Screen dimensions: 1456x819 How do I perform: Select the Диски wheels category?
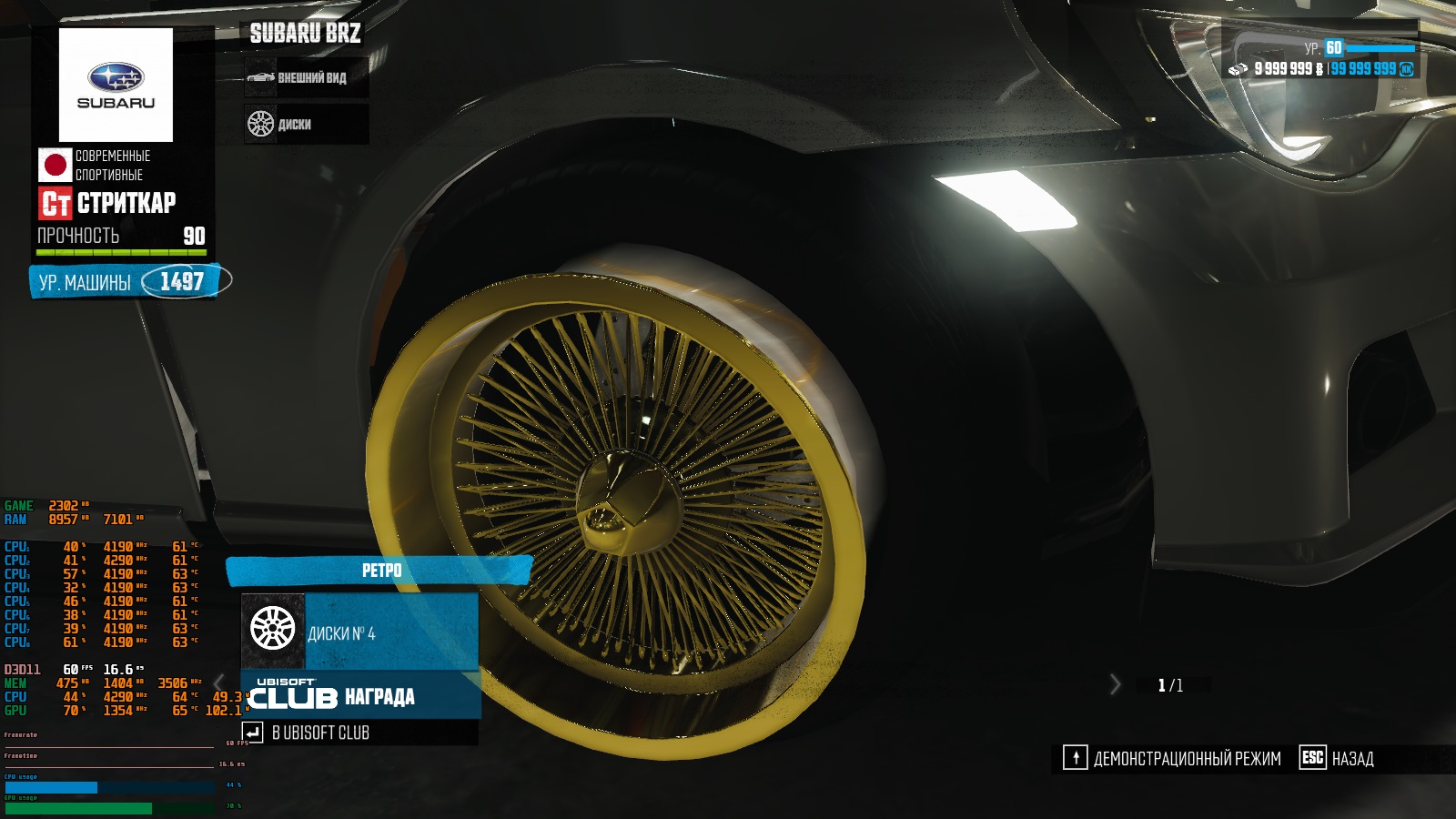pos(306,124)
